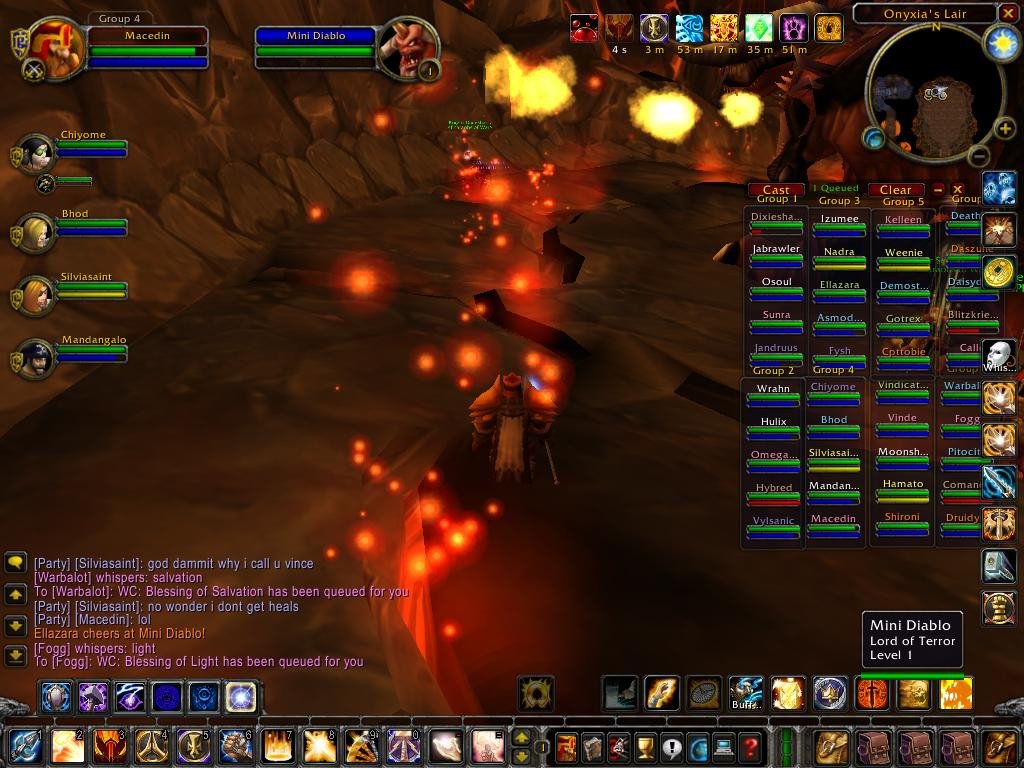Clear the queued blessings
1024x768 pixels.
click(895, 190)
